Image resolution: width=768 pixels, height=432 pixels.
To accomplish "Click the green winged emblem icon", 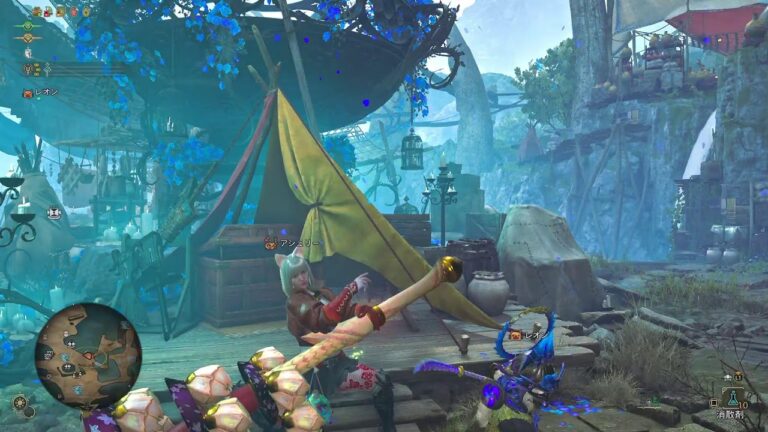I will click(x=28, y=24).
